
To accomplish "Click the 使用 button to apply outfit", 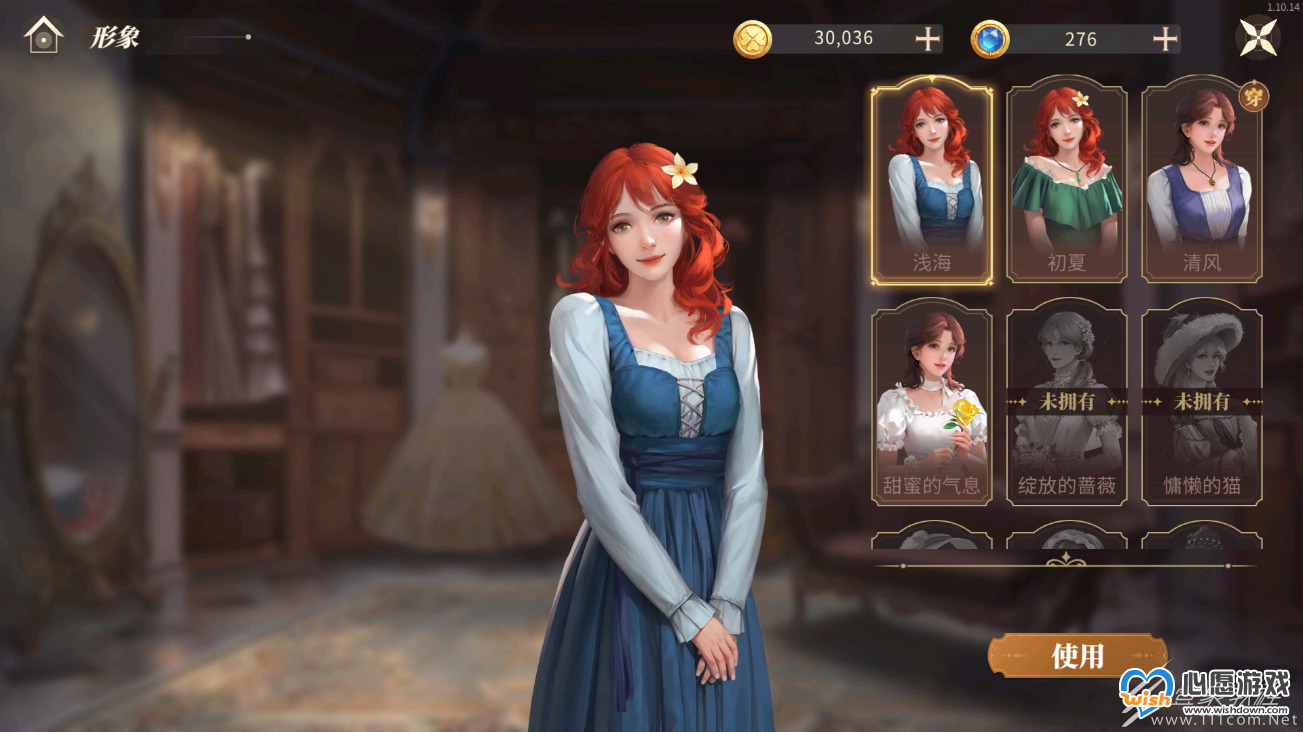I will coord(1077,656).
